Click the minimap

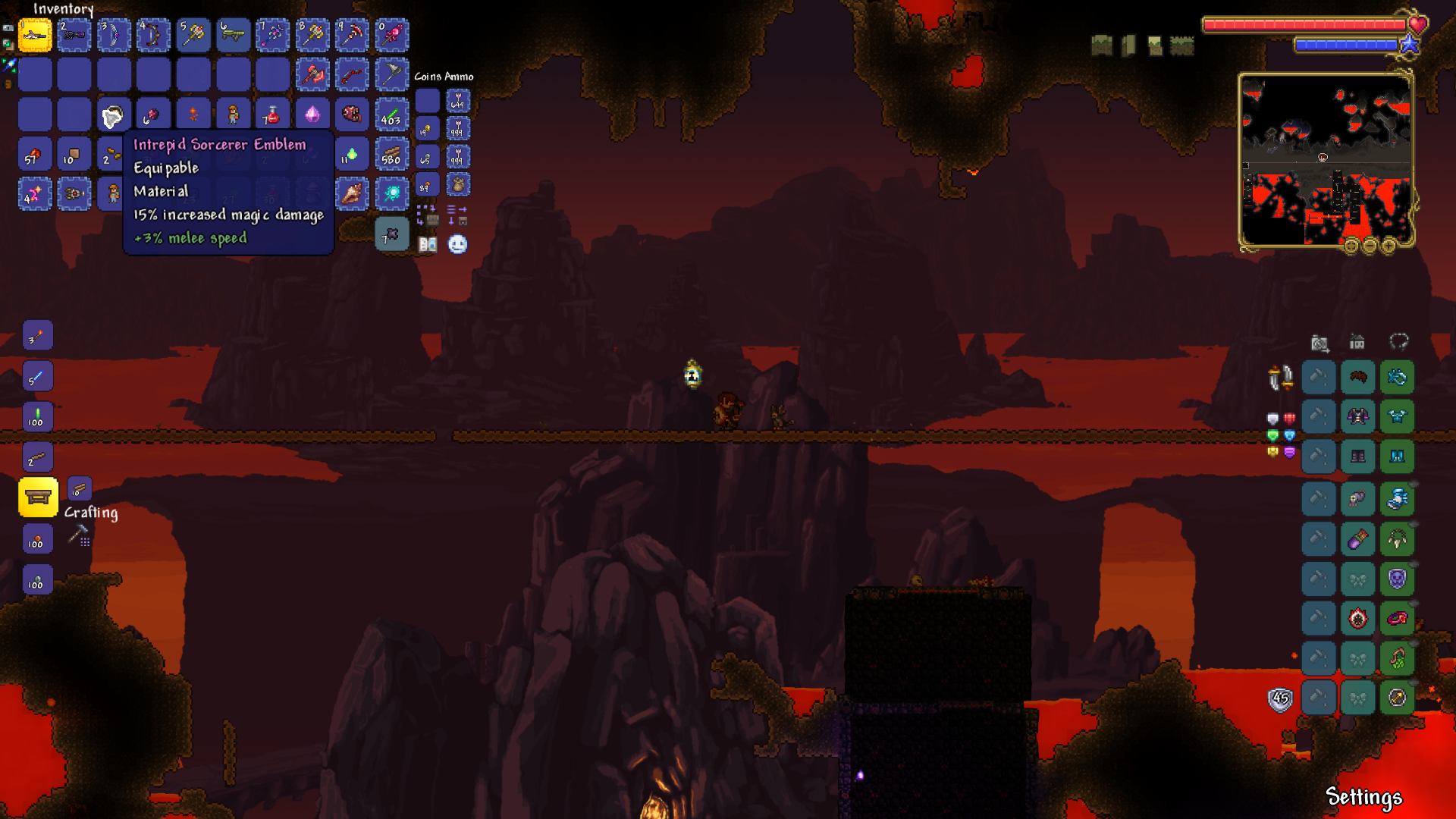tap(1326, 160)
